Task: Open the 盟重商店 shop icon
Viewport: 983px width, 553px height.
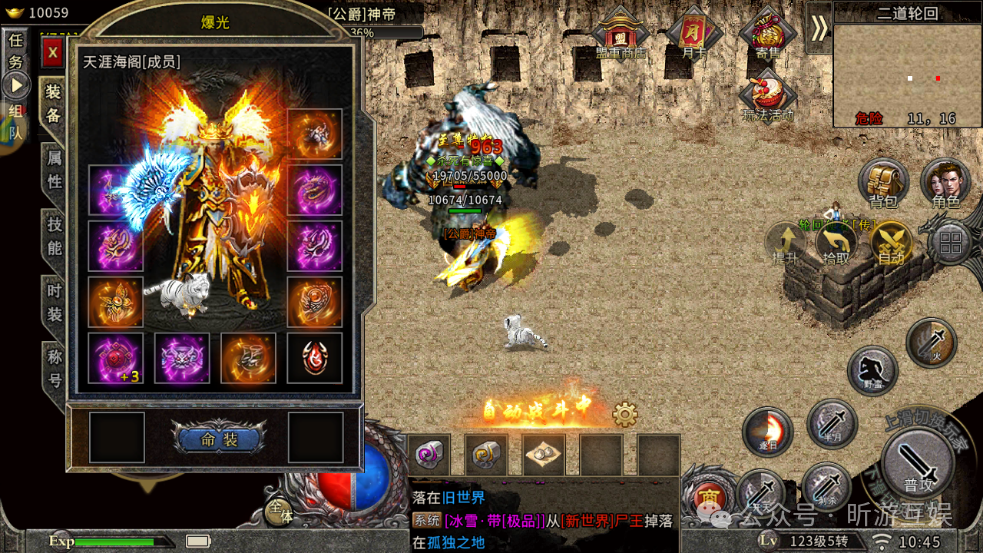Action: point(621,35)
